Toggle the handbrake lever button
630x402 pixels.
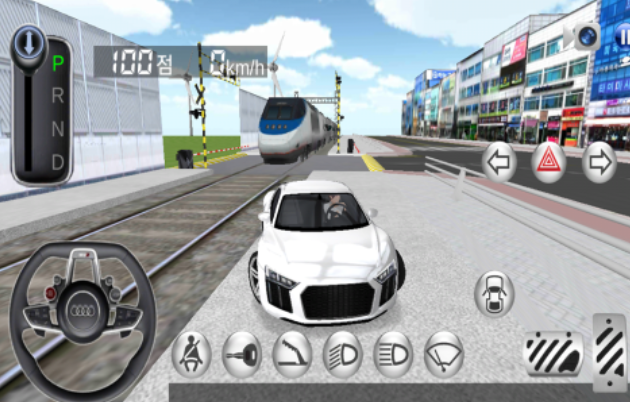(292, 354)
